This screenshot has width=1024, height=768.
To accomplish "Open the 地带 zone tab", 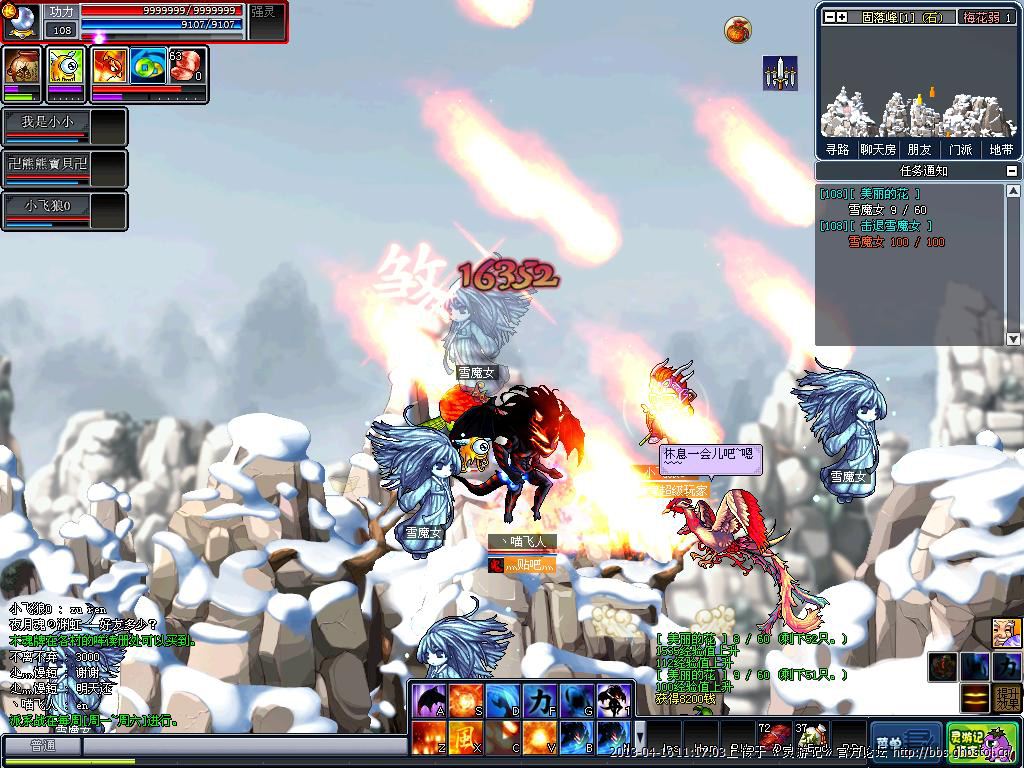I will pos(1001,149).
